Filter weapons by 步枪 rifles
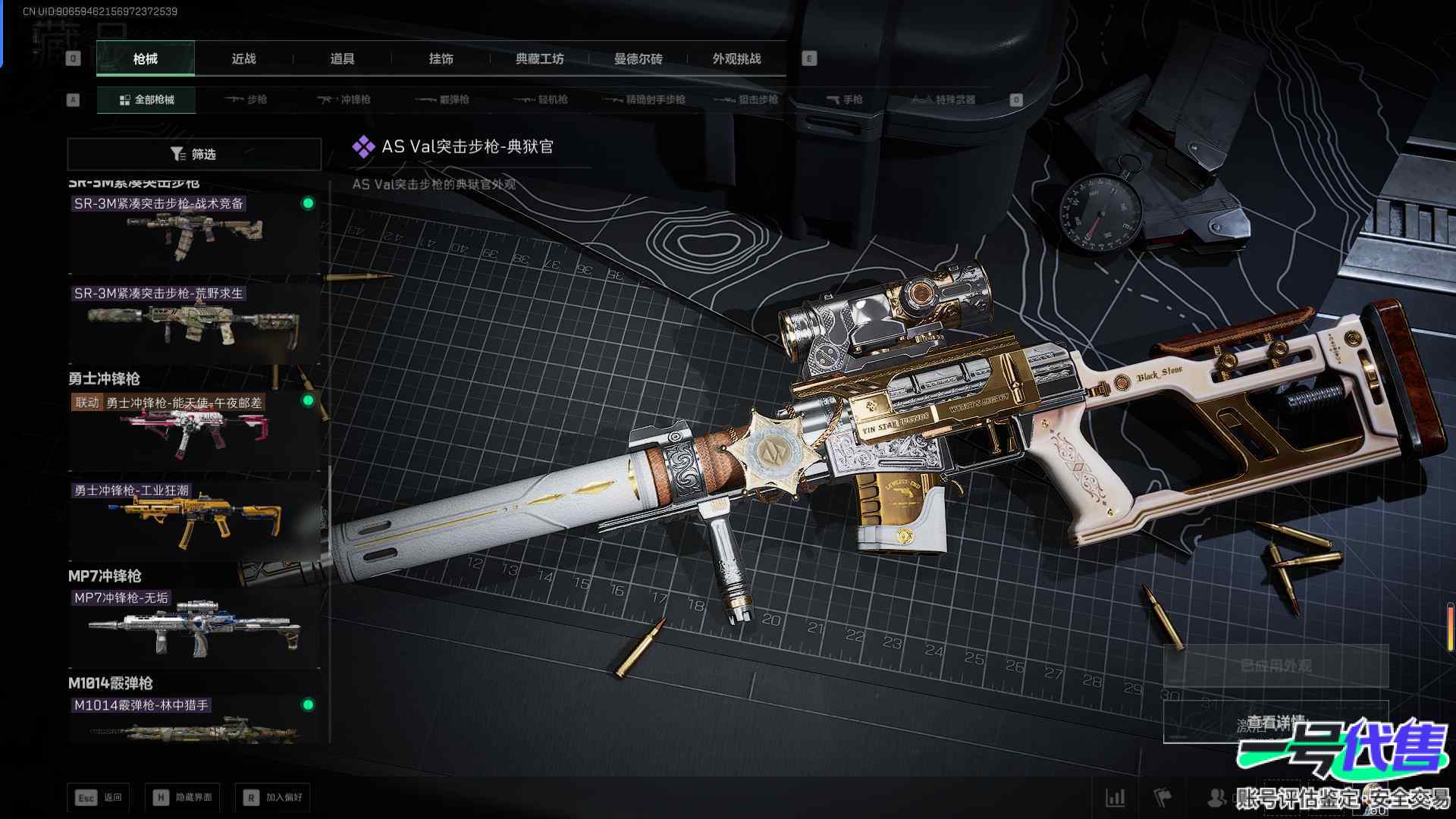Image resolution: width=1456 pixels, height=819 pixels. tap(246, 99)
